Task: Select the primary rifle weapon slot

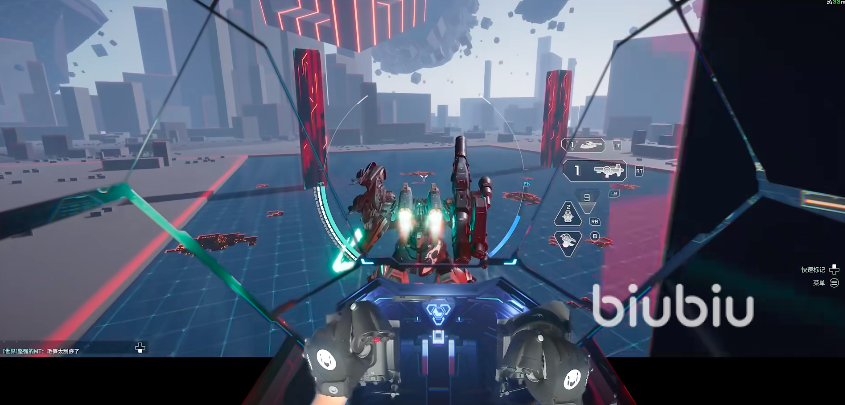Action: coord(601,171)
